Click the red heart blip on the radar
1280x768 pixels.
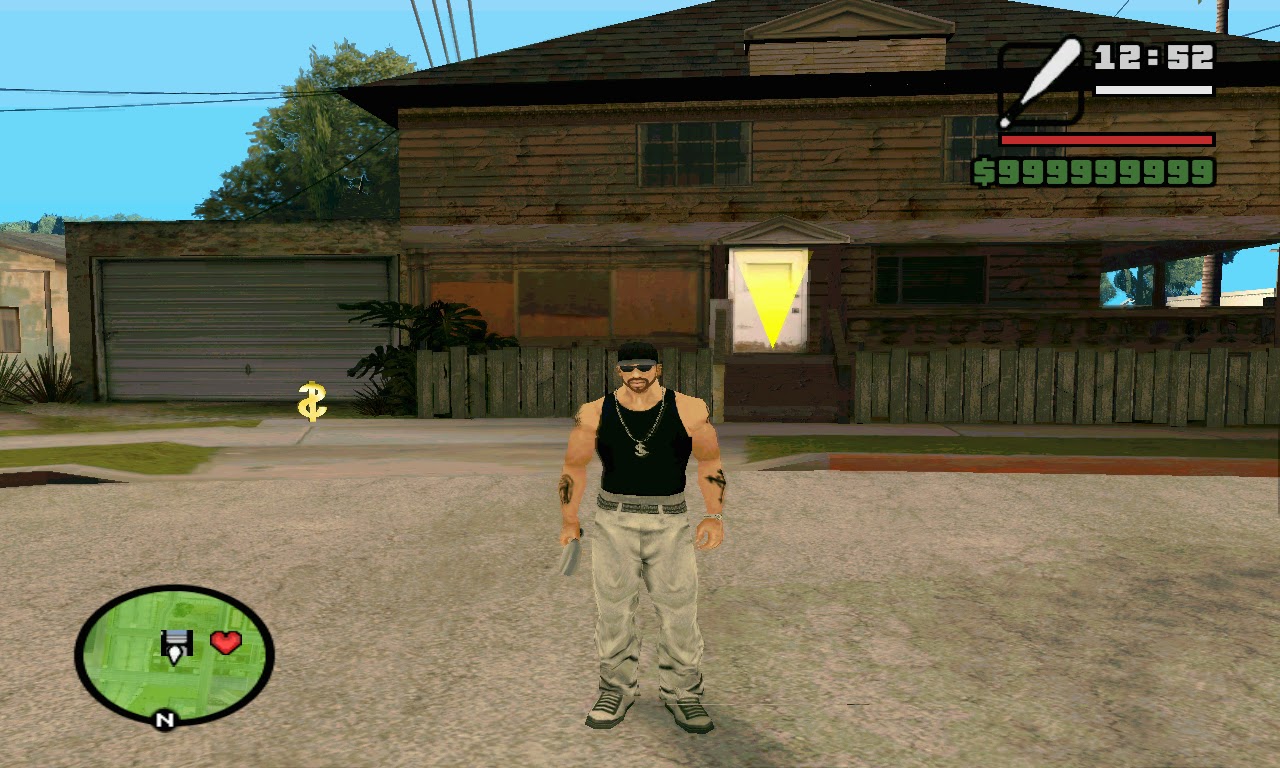click(x=225, y=643)
